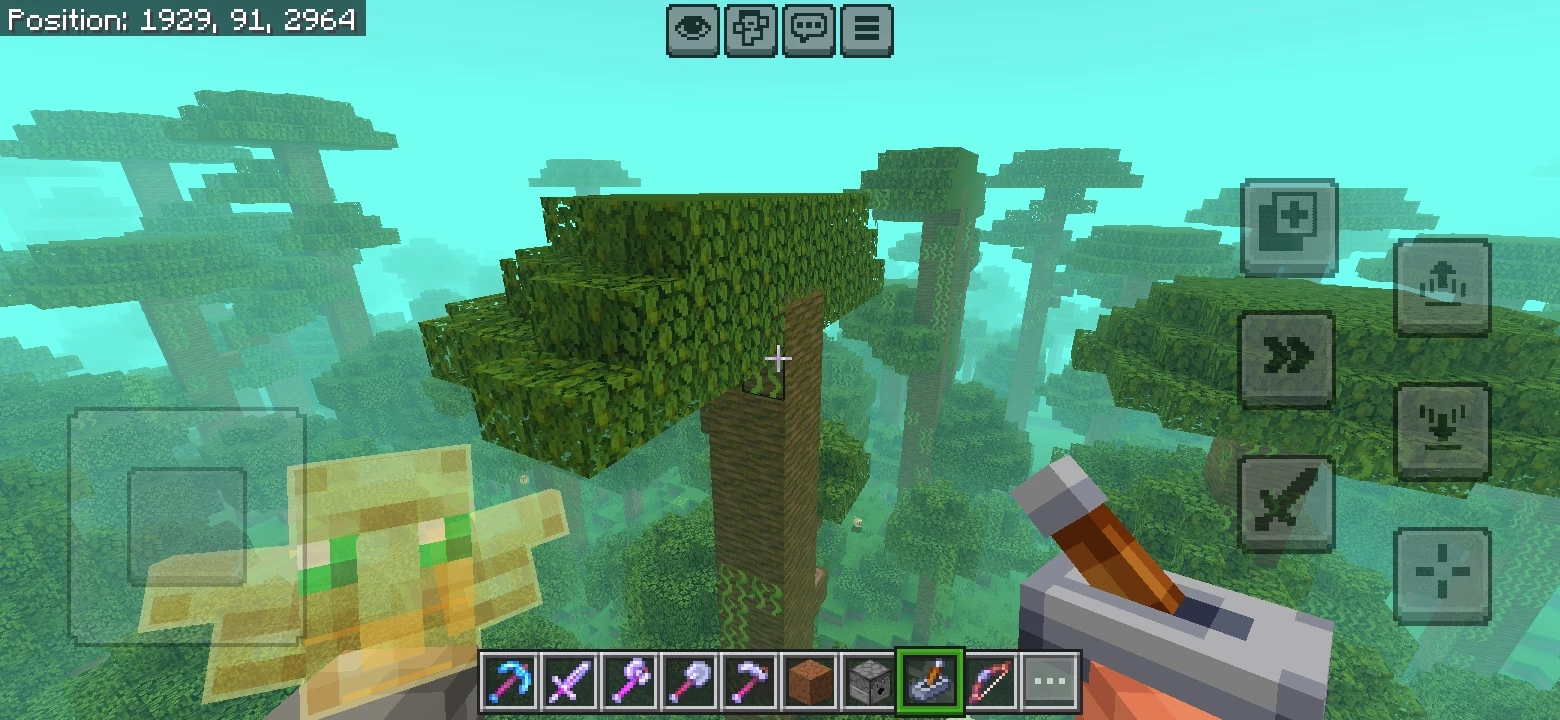Choose the enchanted axe hotbar slot

pyautogui.click(x=627, y=683)
